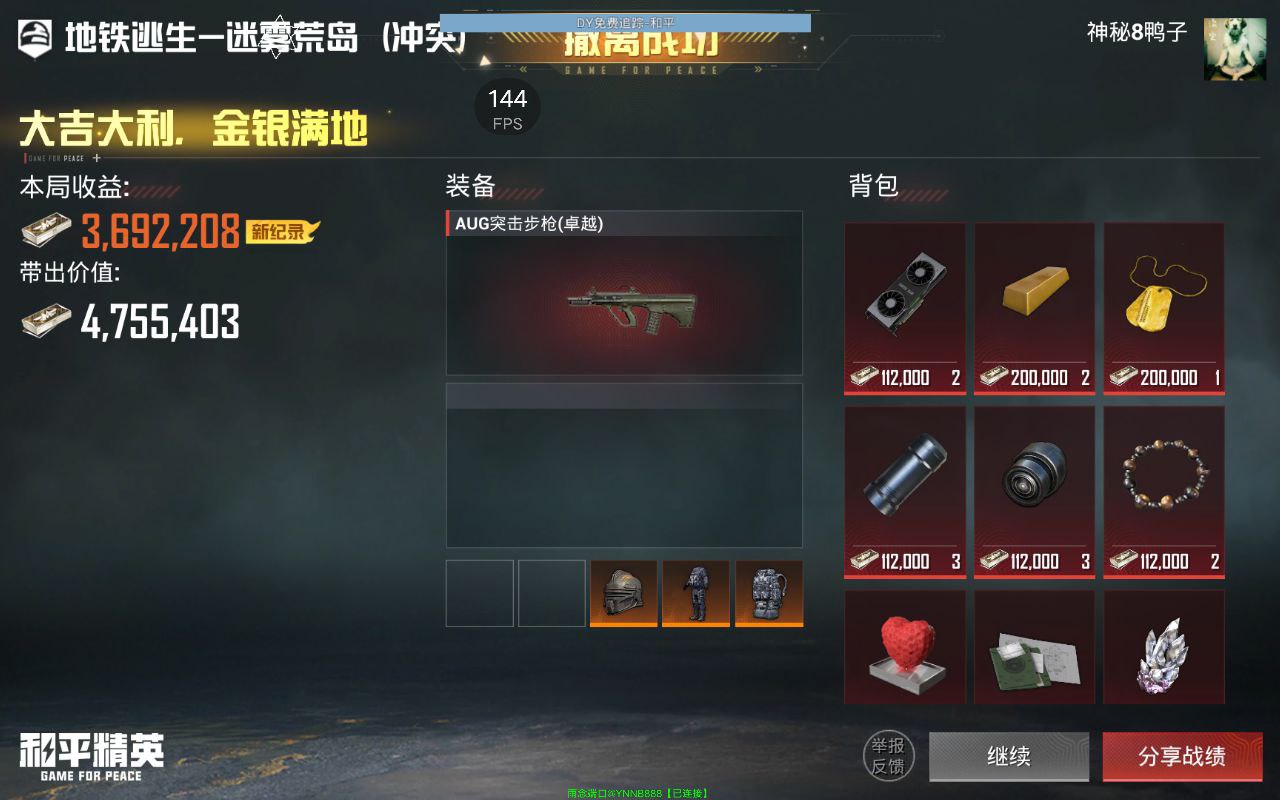Image resolution: width=1280 pixels, height=800 pixels.
Task: Click the graphics card item in backpack
Action: pos(904,300)
